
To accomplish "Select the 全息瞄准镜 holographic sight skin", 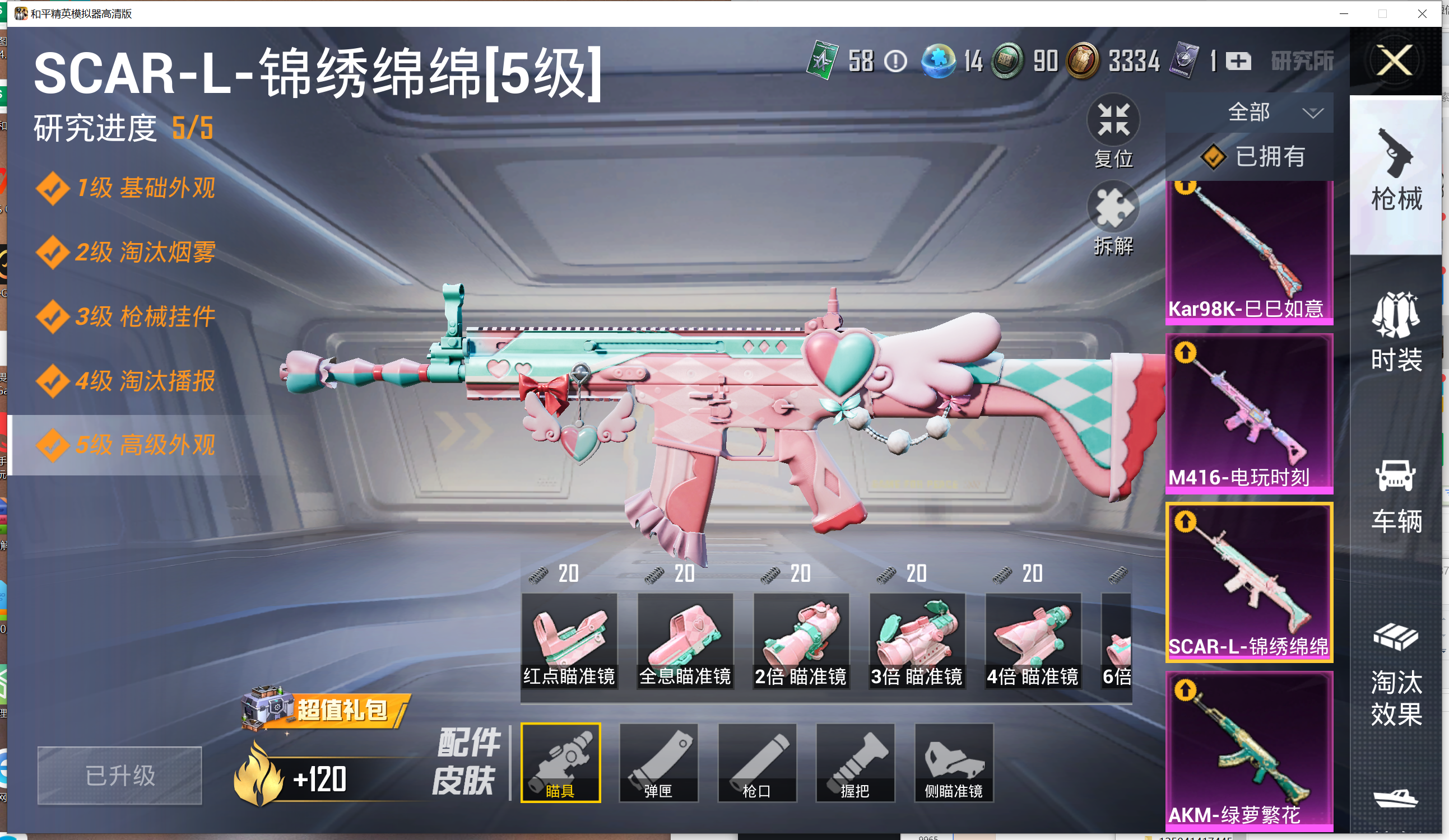I will click(685, 640).
